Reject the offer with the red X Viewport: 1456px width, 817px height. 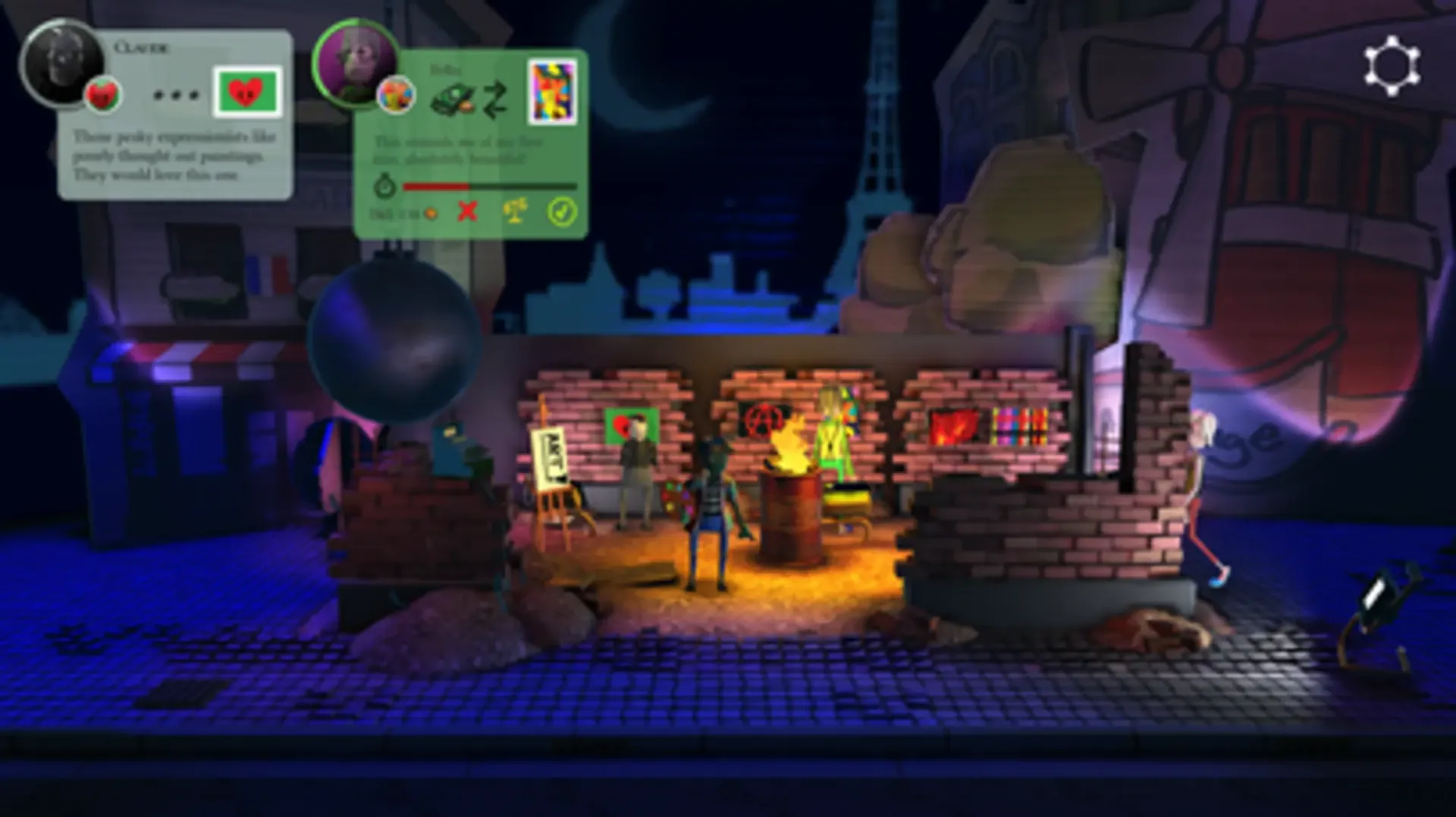coord(466,212)
